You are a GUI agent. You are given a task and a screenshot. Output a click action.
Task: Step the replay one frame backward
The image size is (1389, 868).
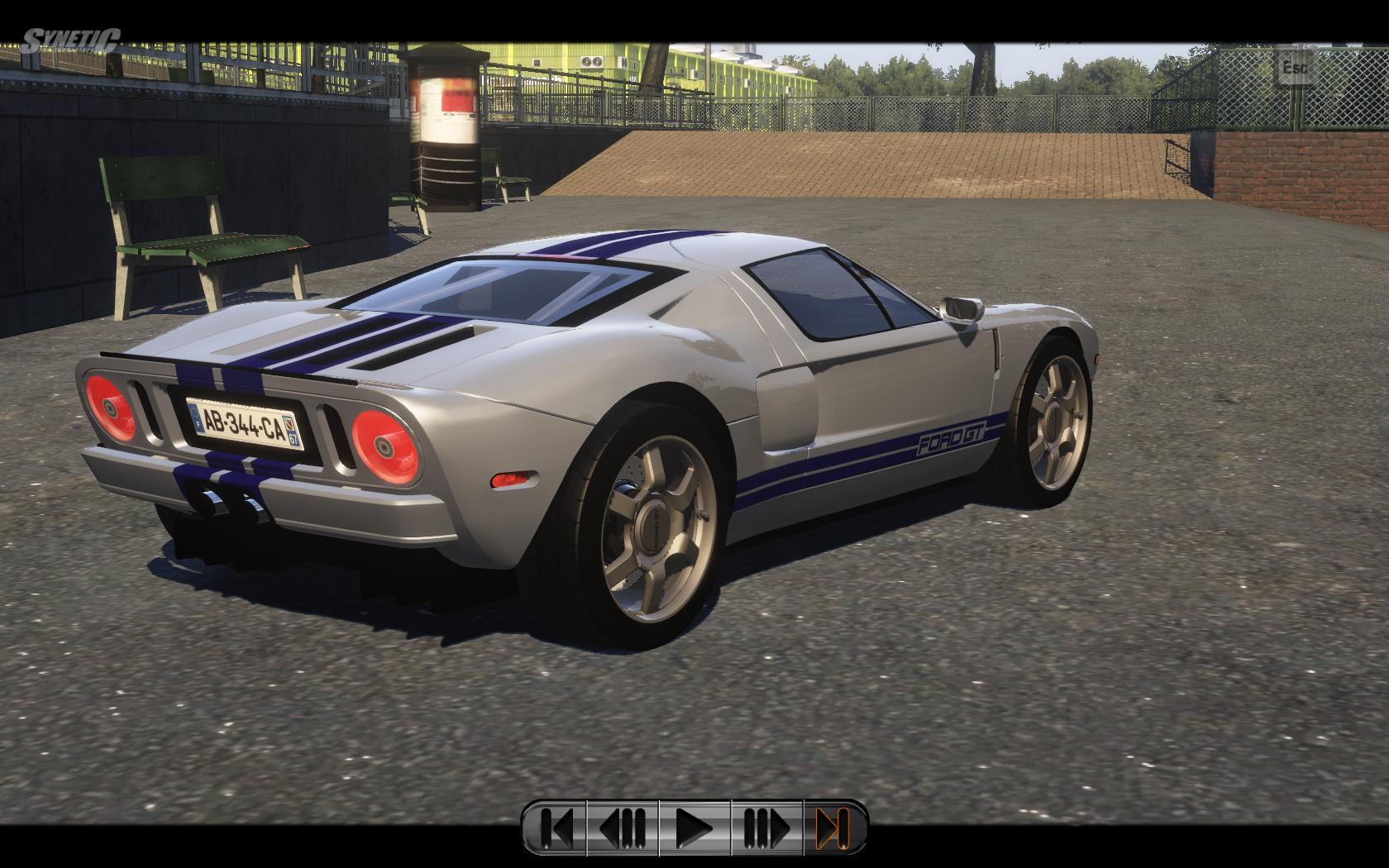tap(623, 827)
